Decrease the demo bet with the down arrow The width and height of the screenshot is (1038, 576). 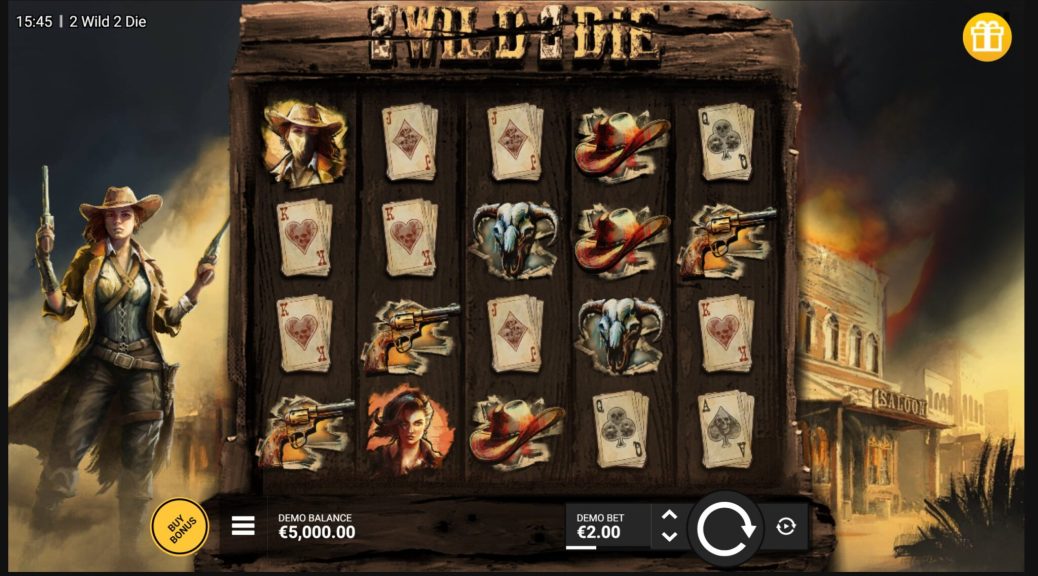670,537
